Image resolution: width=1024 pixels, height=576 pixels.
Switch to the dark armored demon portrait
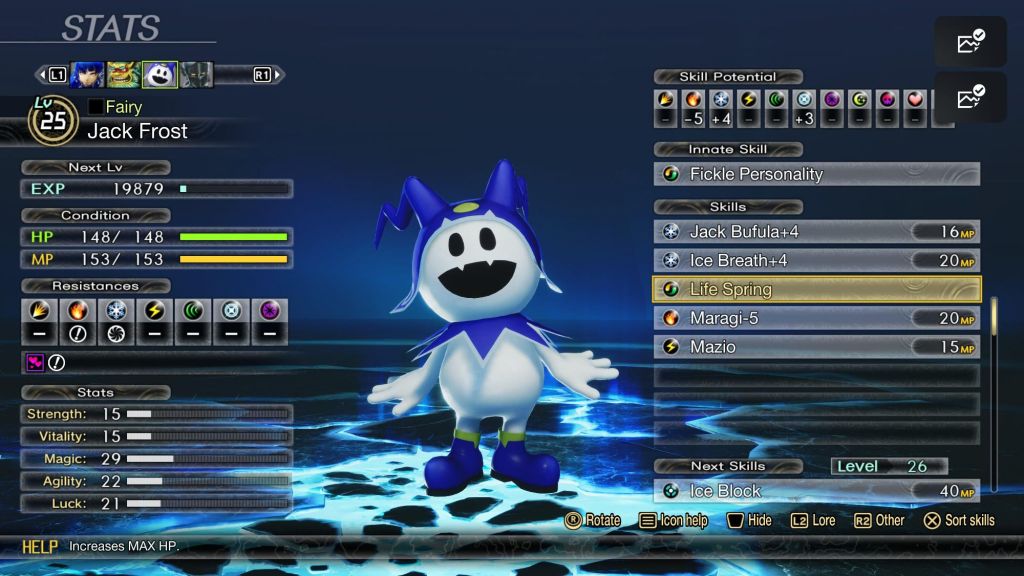(x=196, y=74)
